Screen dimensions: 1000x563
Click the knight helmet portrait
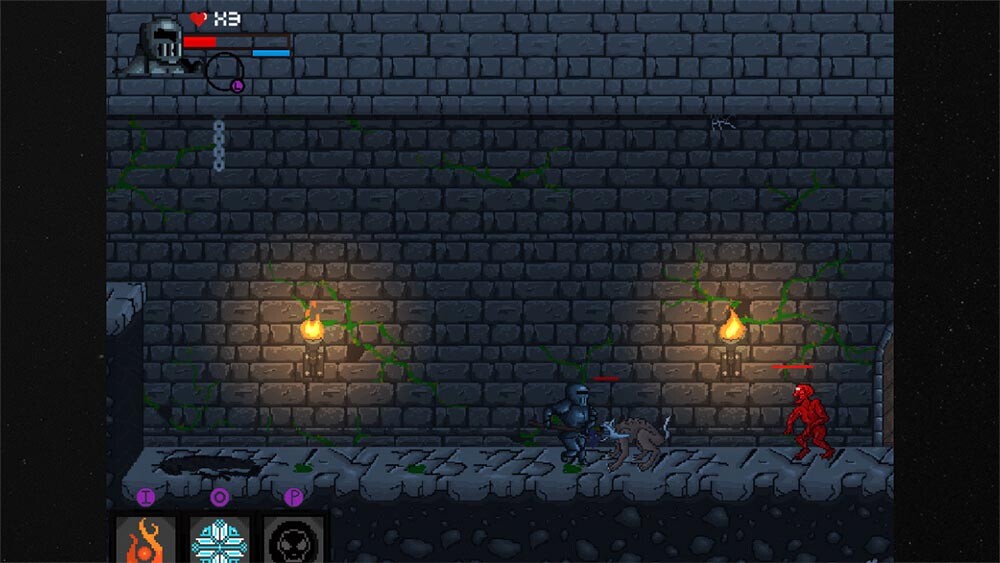pyautogui.click(x=160, y=45)
